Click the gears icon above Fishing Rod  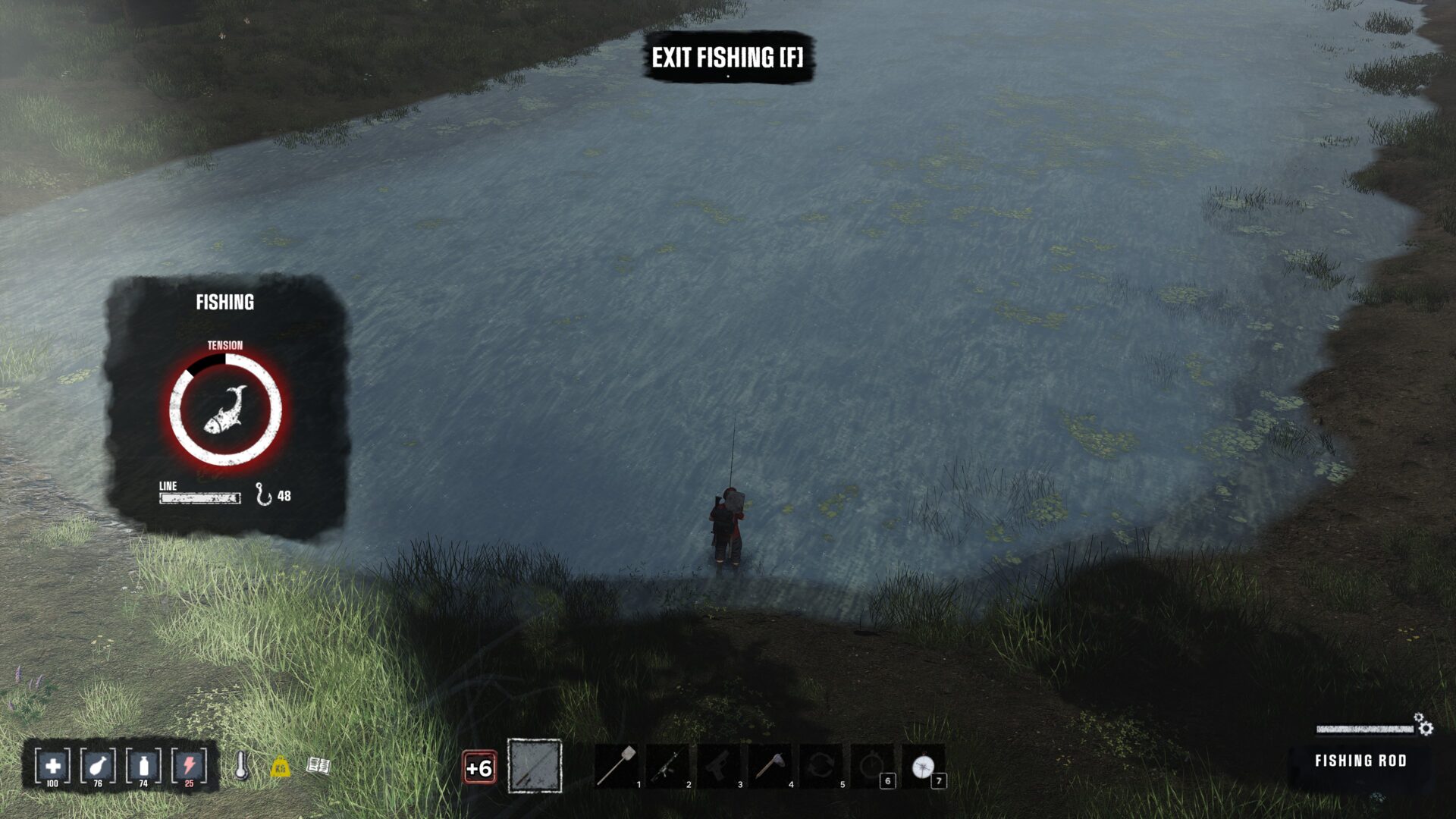[x=1423, y=725]
